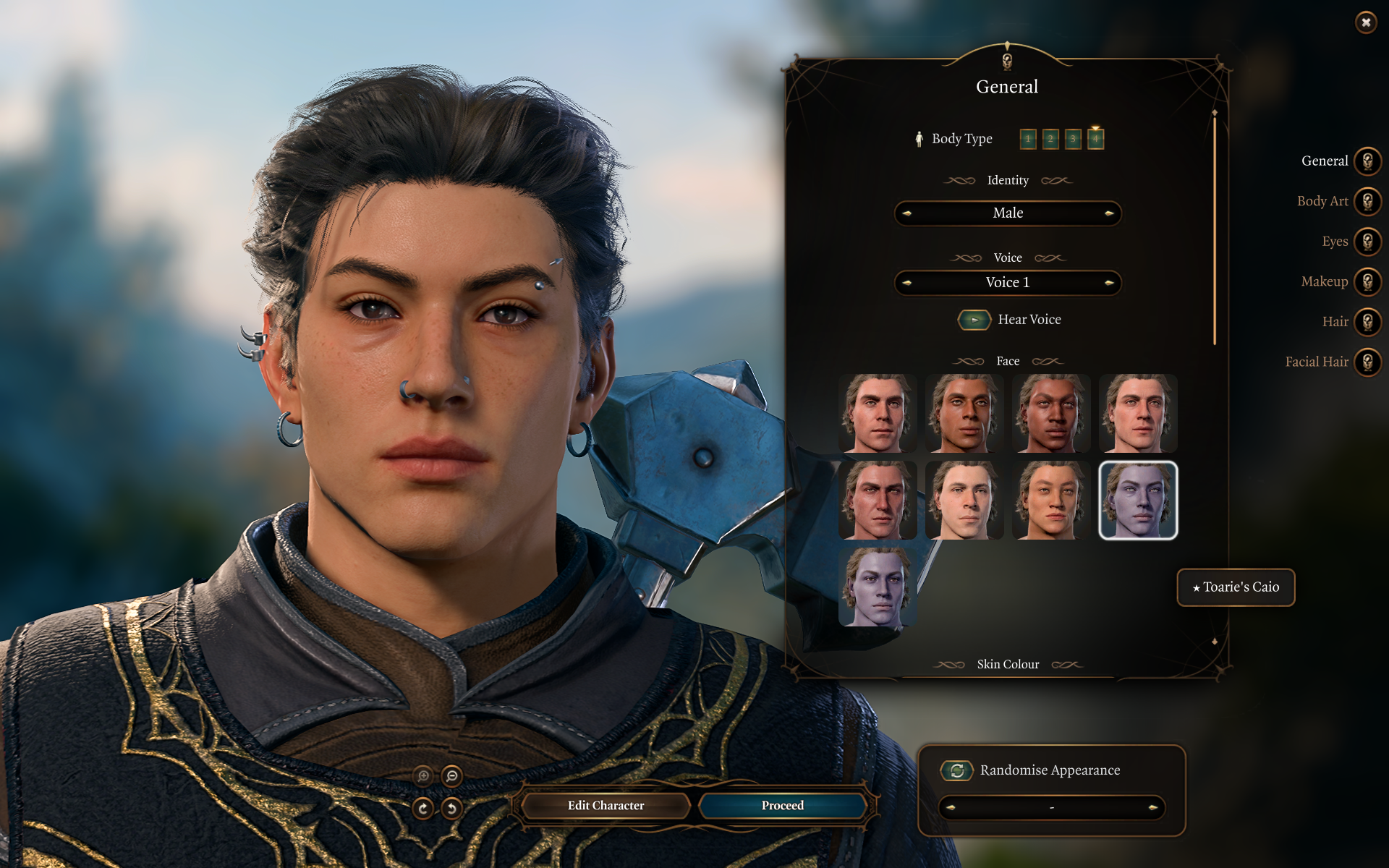This screenshot has height=868, width=1389.
Task: Close the character creation screen
Action: pyautogui.click(x=1365, y=22)
